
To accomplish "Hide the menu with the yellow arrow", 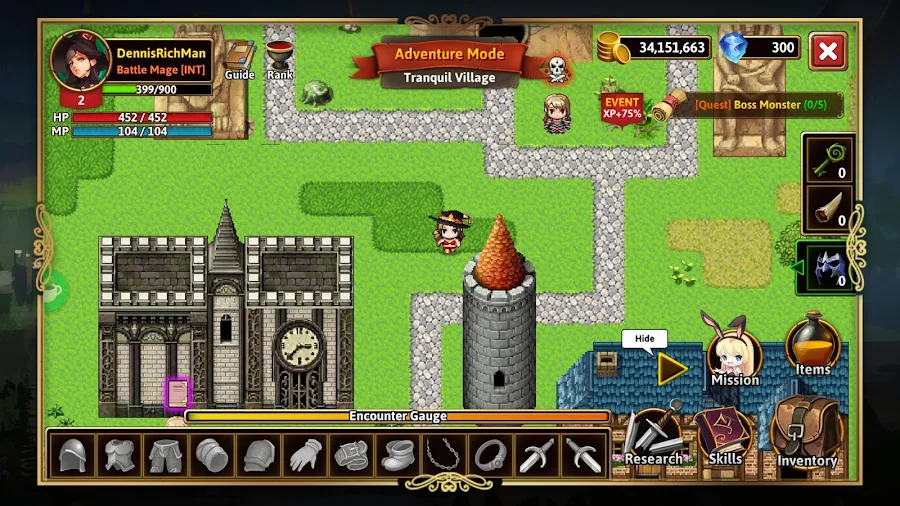I will pyautogui.click(x=672, y=369).
